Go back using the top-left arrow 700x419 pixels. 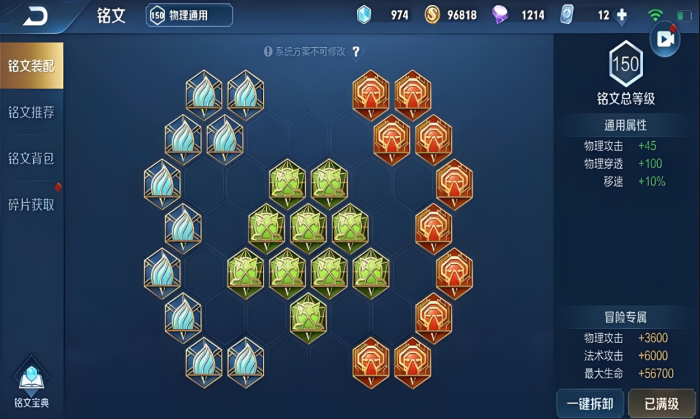35,15
